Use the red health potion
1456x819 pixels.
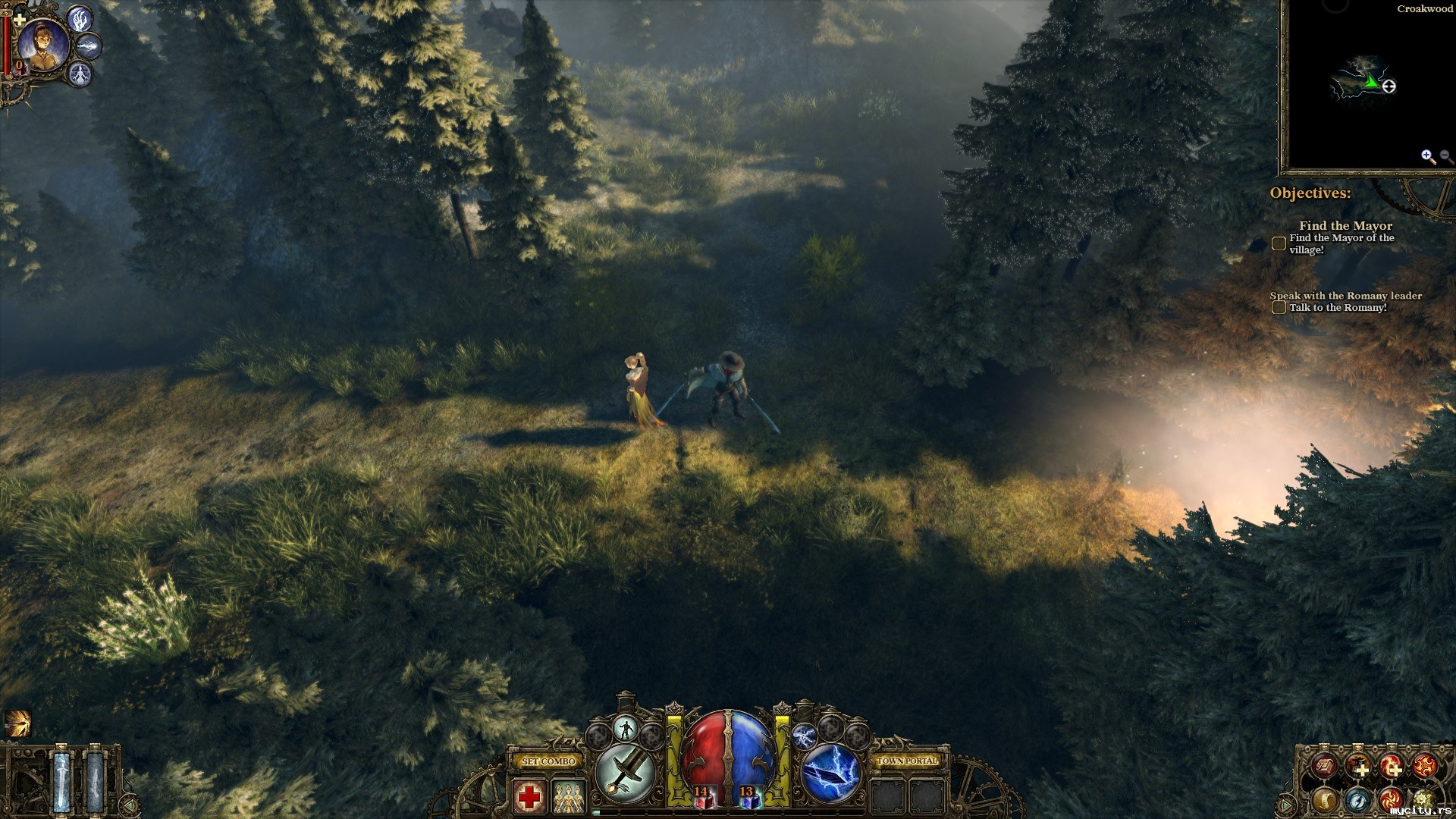click(x=703, y=796)
